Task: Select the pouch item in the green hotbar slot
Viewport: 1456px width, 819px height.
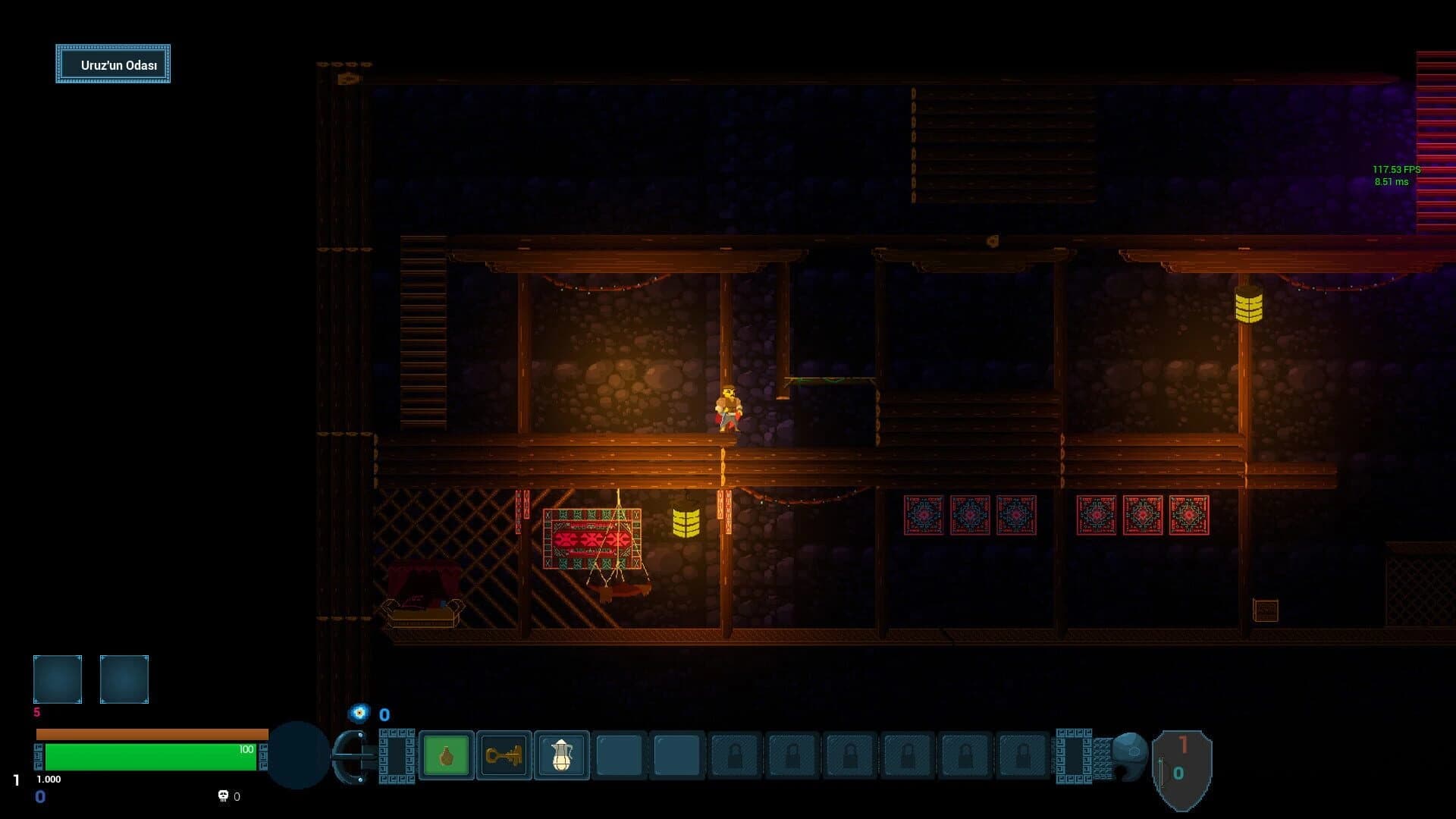Action: (x=447, y=755)
